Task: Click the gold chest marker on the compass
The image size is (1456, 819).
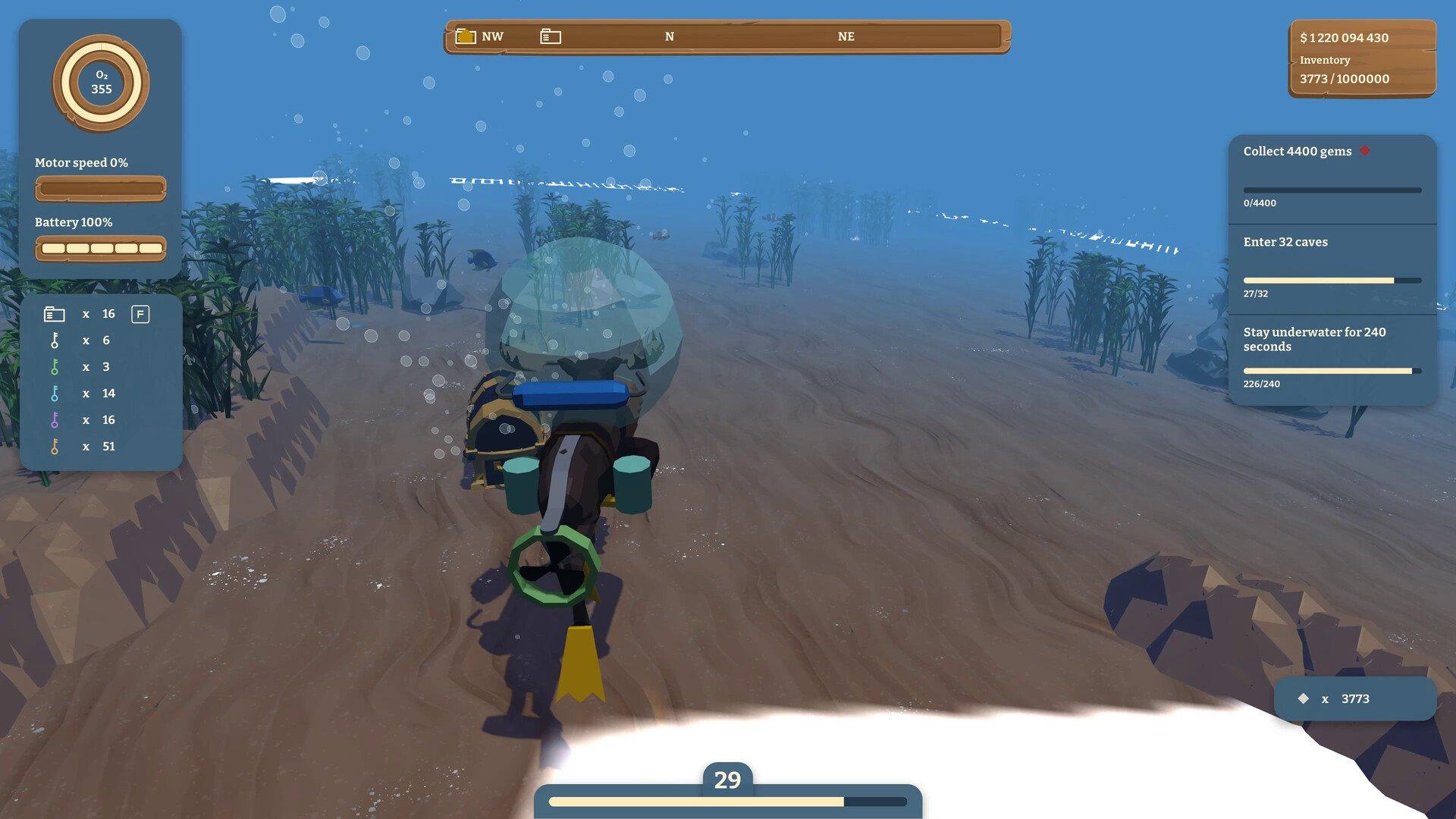Action: coord(466,36)
